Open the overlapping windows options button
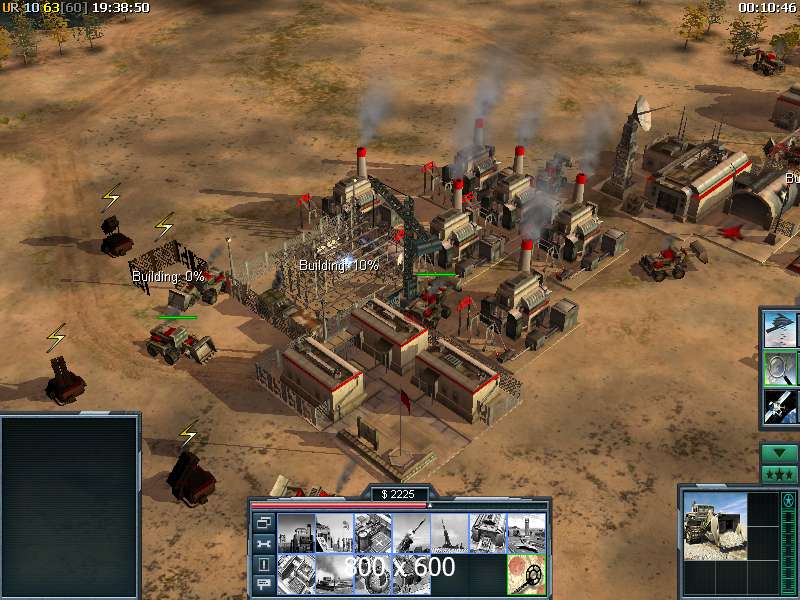 click(264, 522)
